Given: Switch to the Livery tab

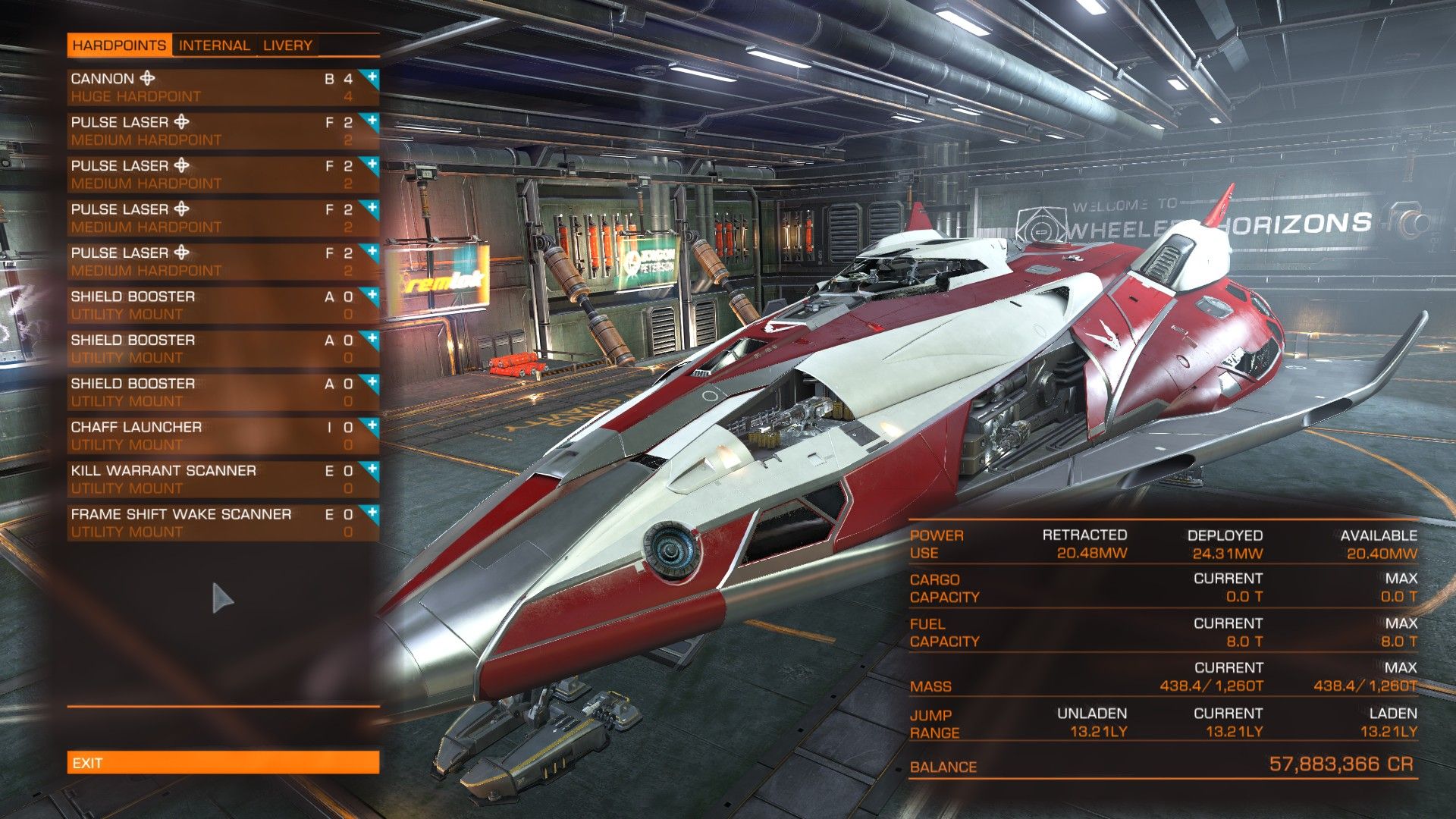Looking at the screenshot, I should coord(287,45).
